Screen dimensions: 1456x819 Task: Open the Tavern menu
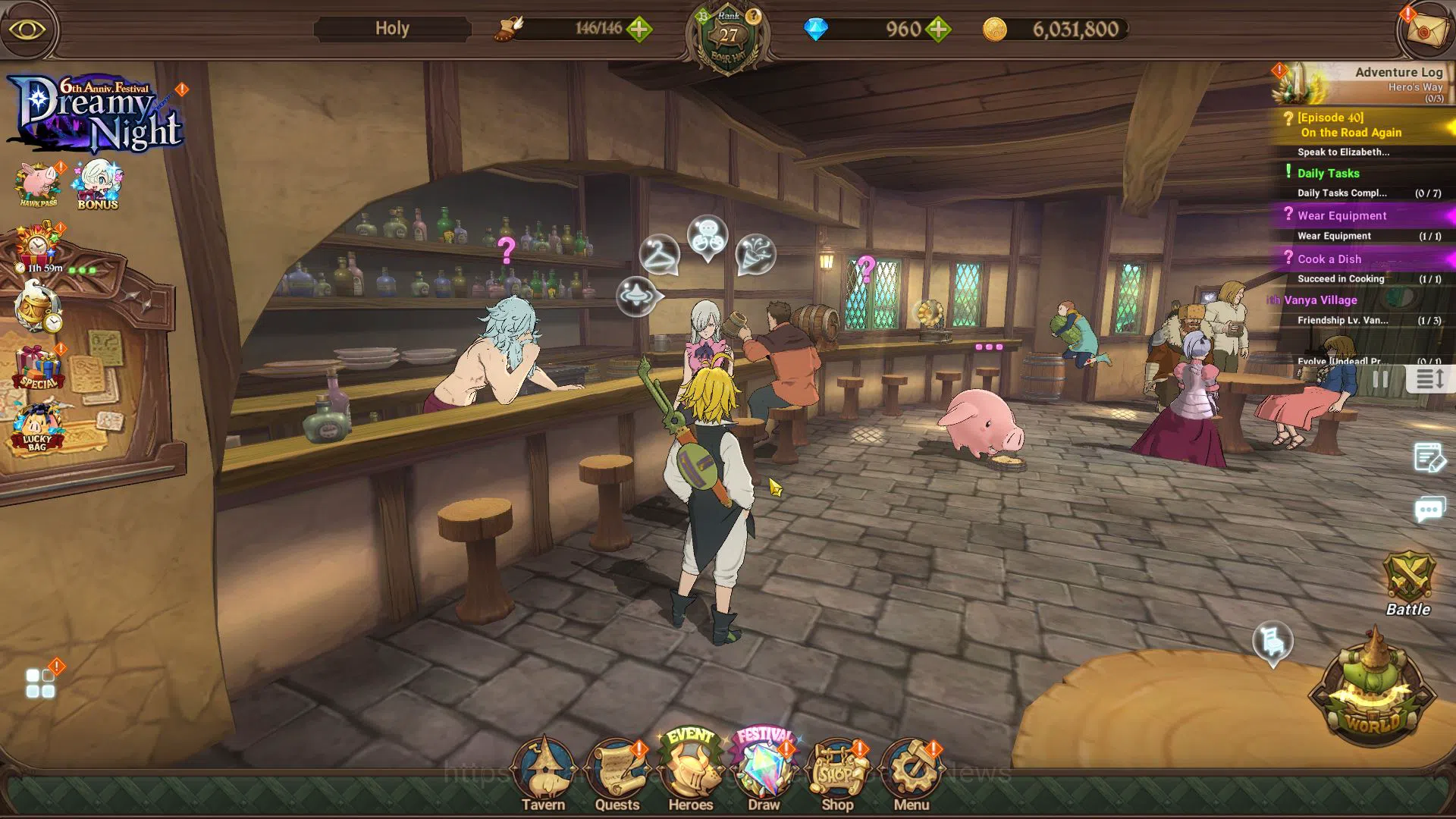543,773
